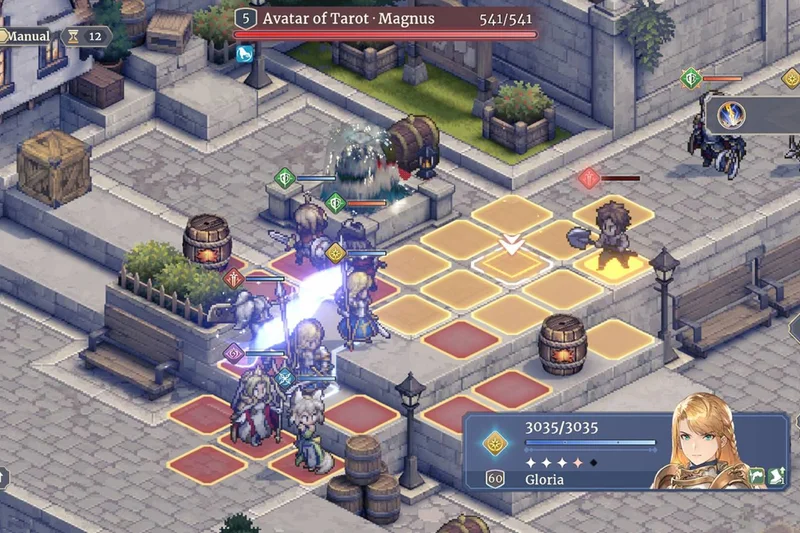Select the blue horse status icon under Magnus
The image size is (800, 533).
pos(244,54)
